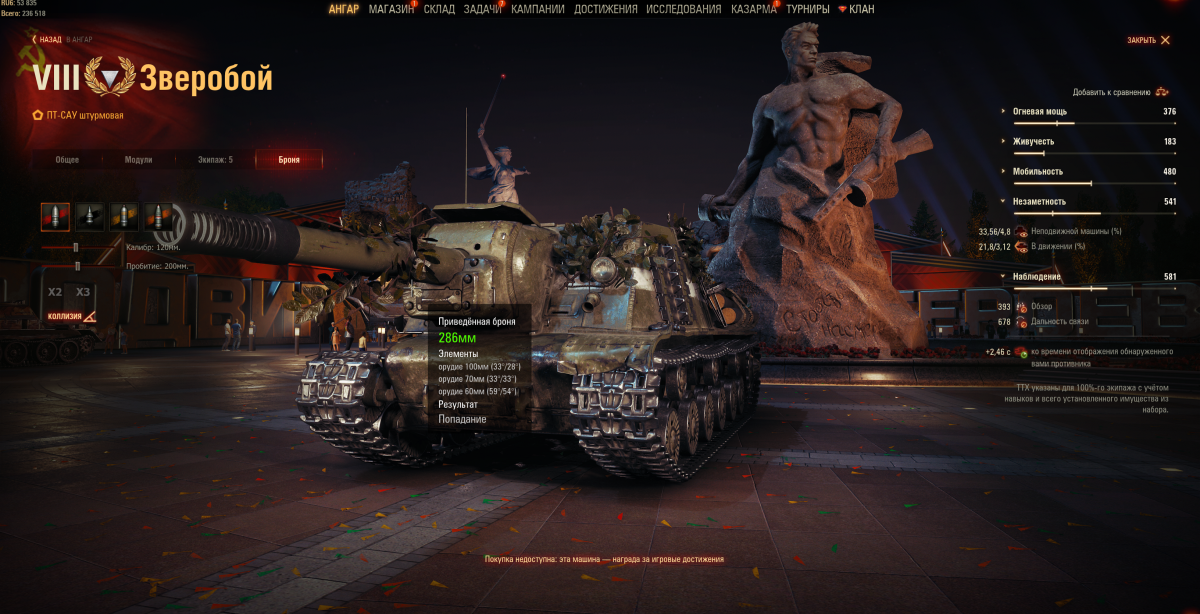
Task: Switch to the Модули tab
Action: click(x=138, y=159)
